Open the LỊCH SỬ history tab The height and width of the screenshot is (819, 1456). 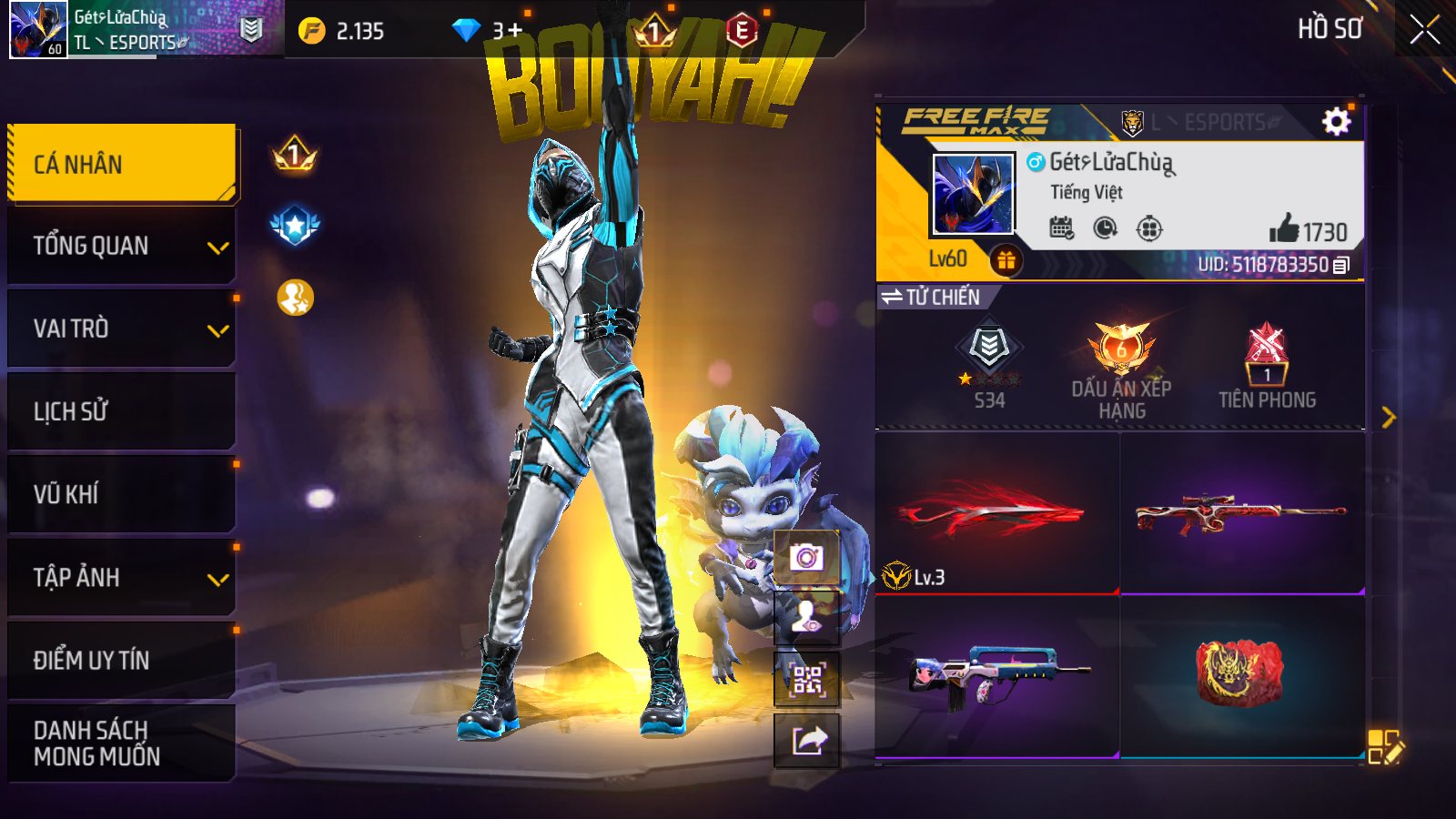click(x=122, y=411)
